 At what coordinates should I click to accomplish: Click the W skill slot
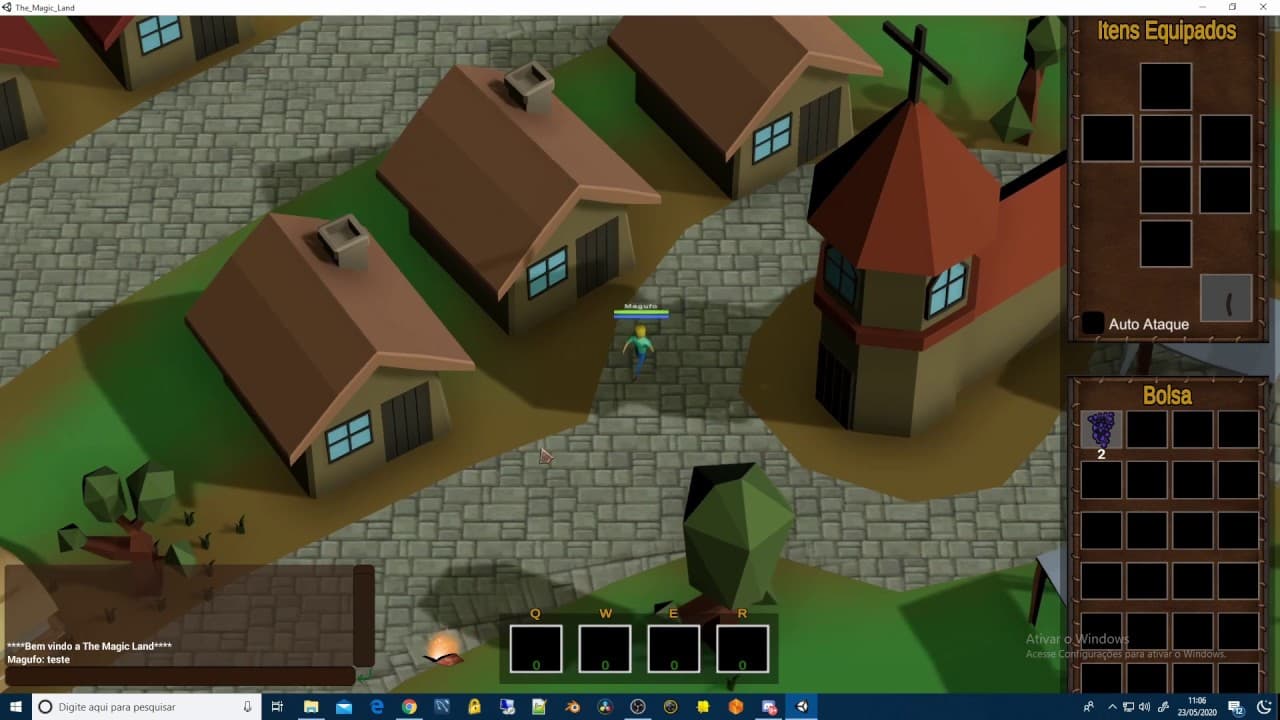click(604, 647)
